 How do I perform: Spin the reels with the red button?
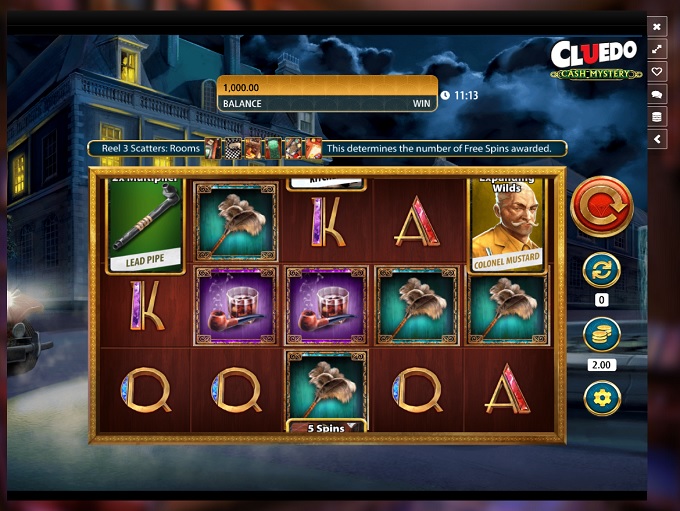(x=601, y=206)
